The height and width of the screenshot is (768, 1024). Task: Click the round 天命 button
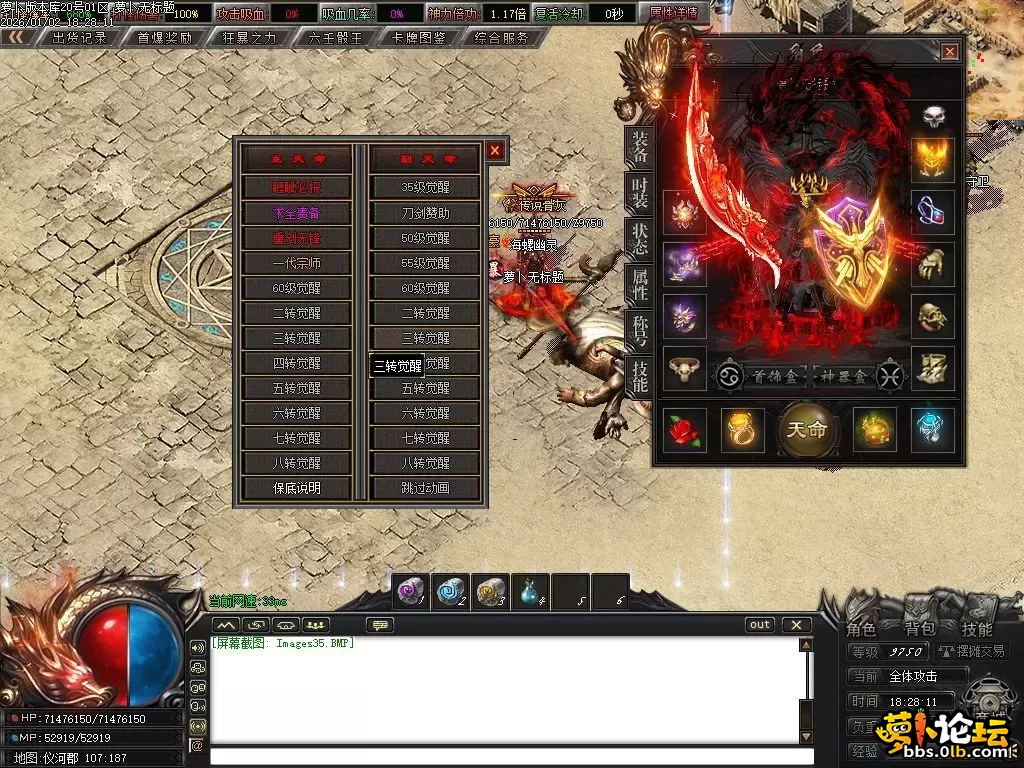coord(806,430)
